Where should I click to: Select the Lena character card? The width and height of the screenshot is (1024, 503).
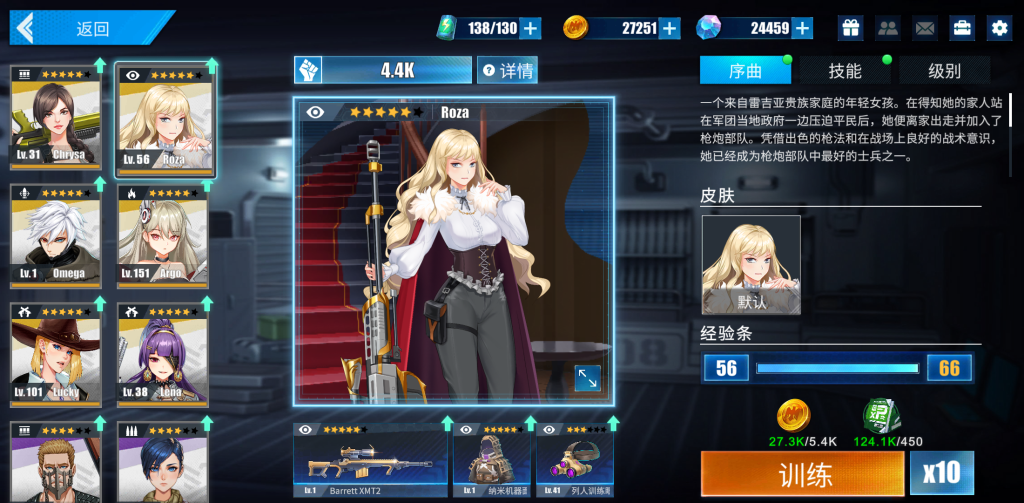tap(162, 353)
